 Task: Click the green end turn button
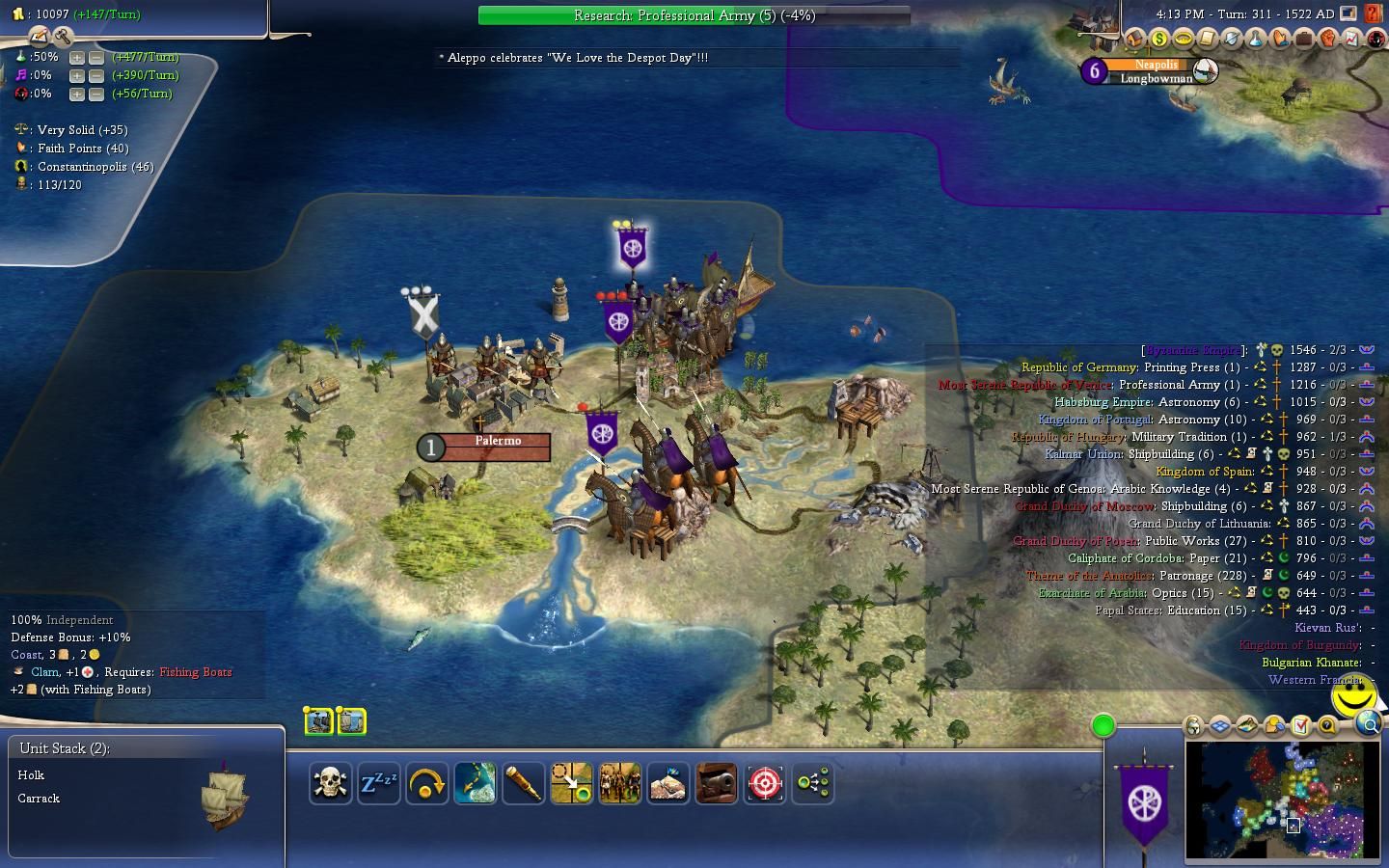tap(1103, 725)
